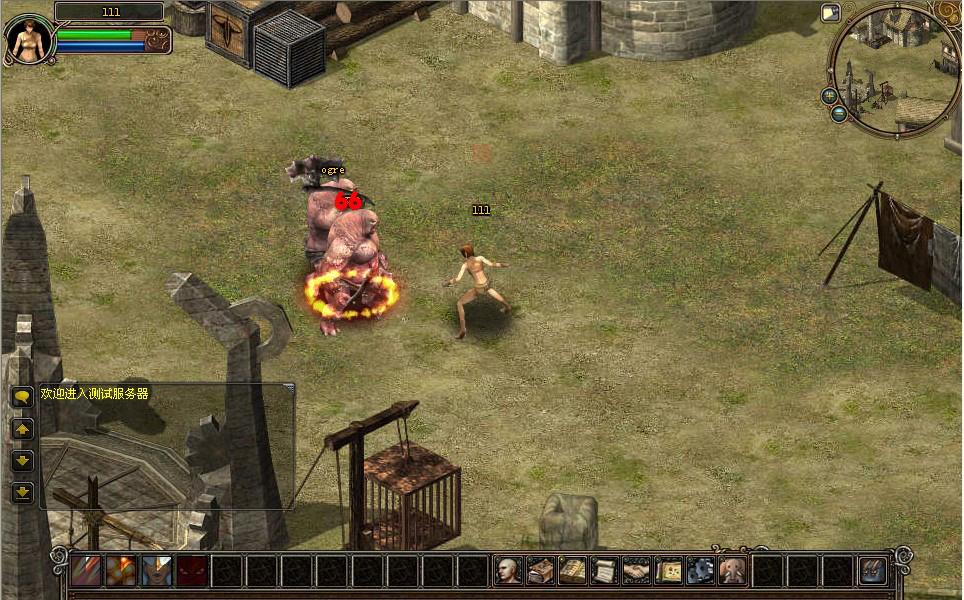Toggle the map icon beside the minimap
Image resolution: width=964 pixels, height=600 pixels.
[x=830, y=13]
